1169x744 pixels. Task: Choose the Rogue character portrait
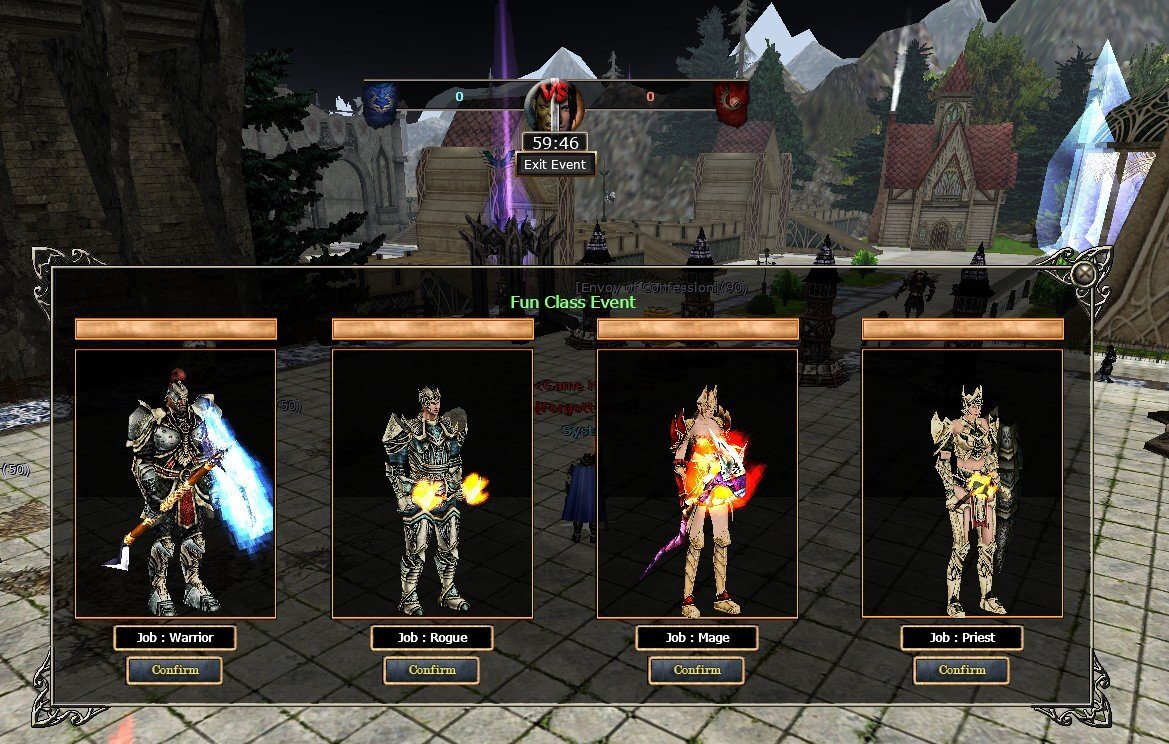coord(432,483)
